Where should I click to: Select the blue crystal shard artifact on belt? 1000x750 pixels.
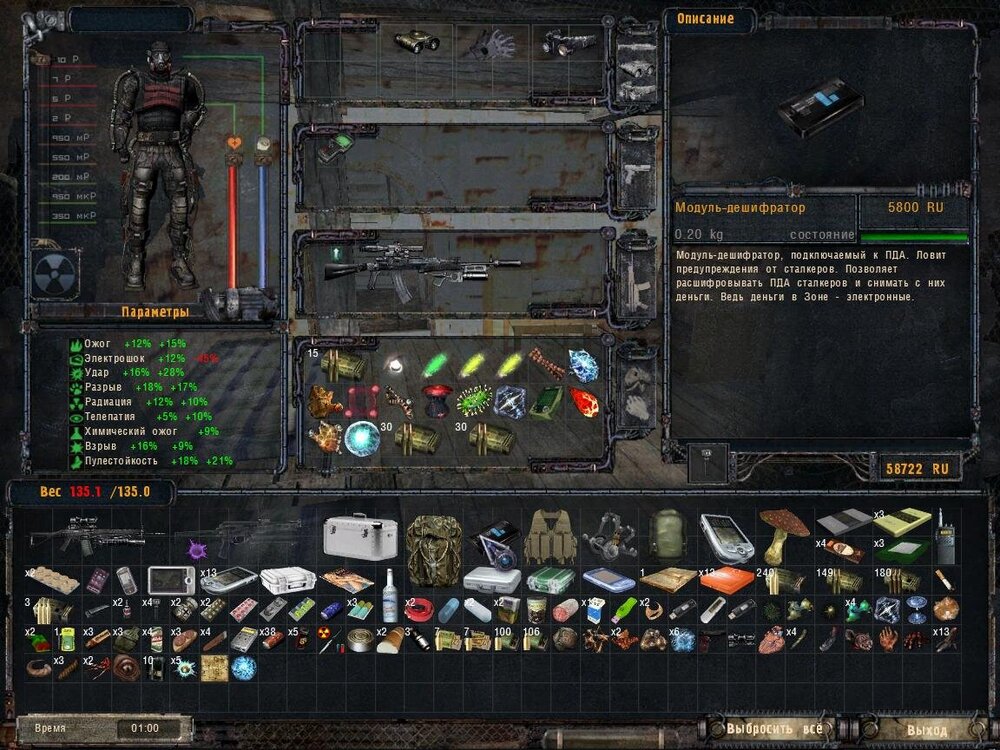[x=582, y=363]
